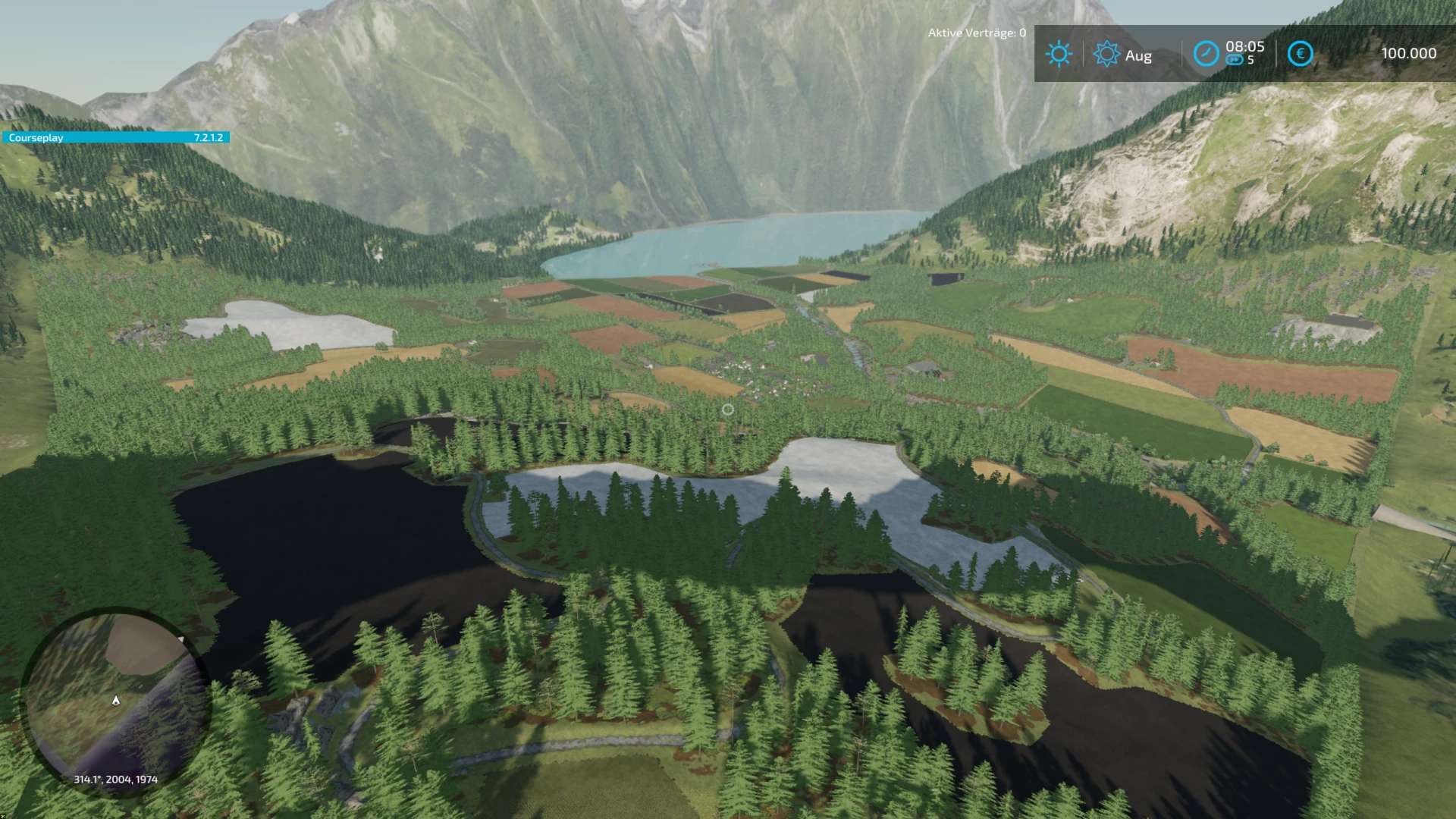Select the Courseplay bar
Image resolution: width=1456 pixels, height=819 pixels.
pyautogui.click(x=115, y=137)
